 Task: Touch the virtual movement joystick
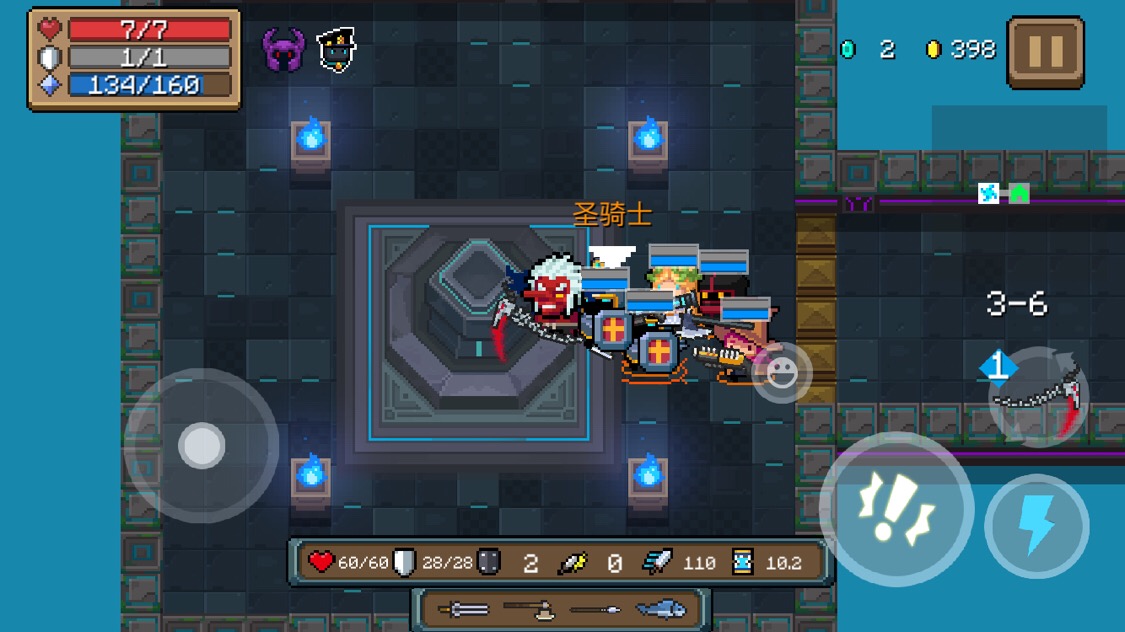201,446
